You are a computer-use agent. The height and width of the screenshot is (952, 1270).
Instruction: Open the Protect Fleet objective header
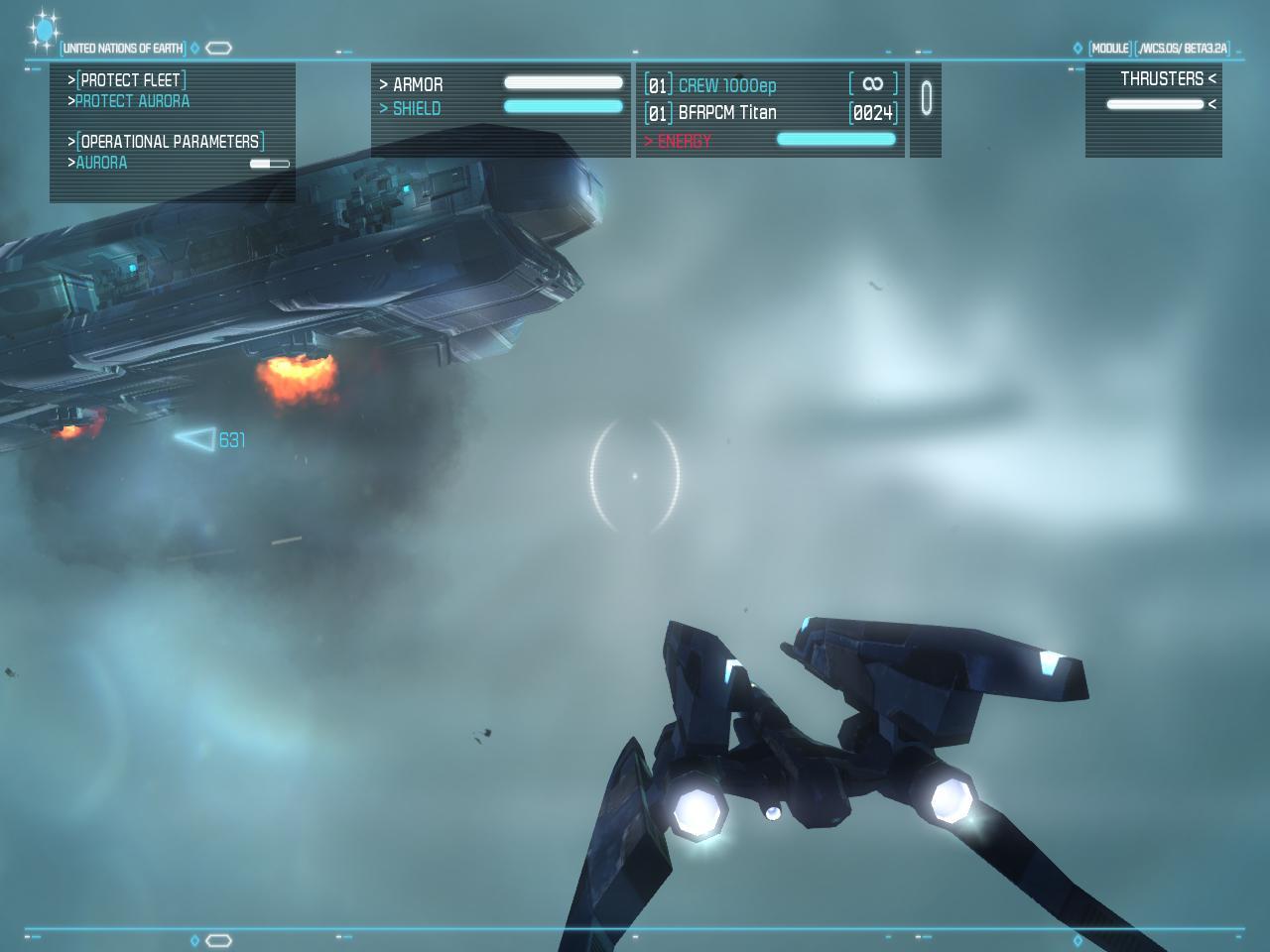coord(131,80)
